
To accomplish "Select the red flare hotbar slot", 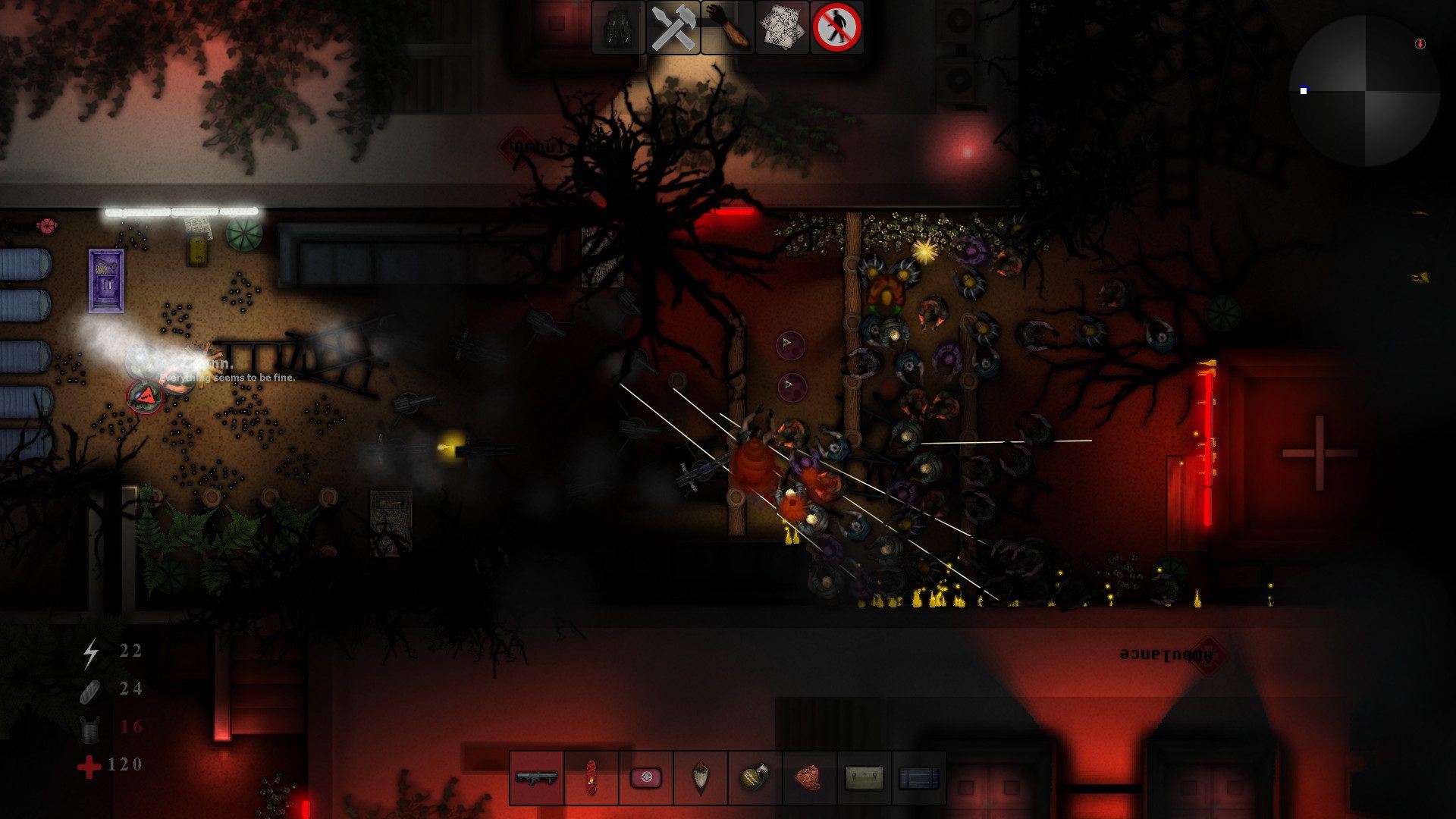I will point(591,777).
